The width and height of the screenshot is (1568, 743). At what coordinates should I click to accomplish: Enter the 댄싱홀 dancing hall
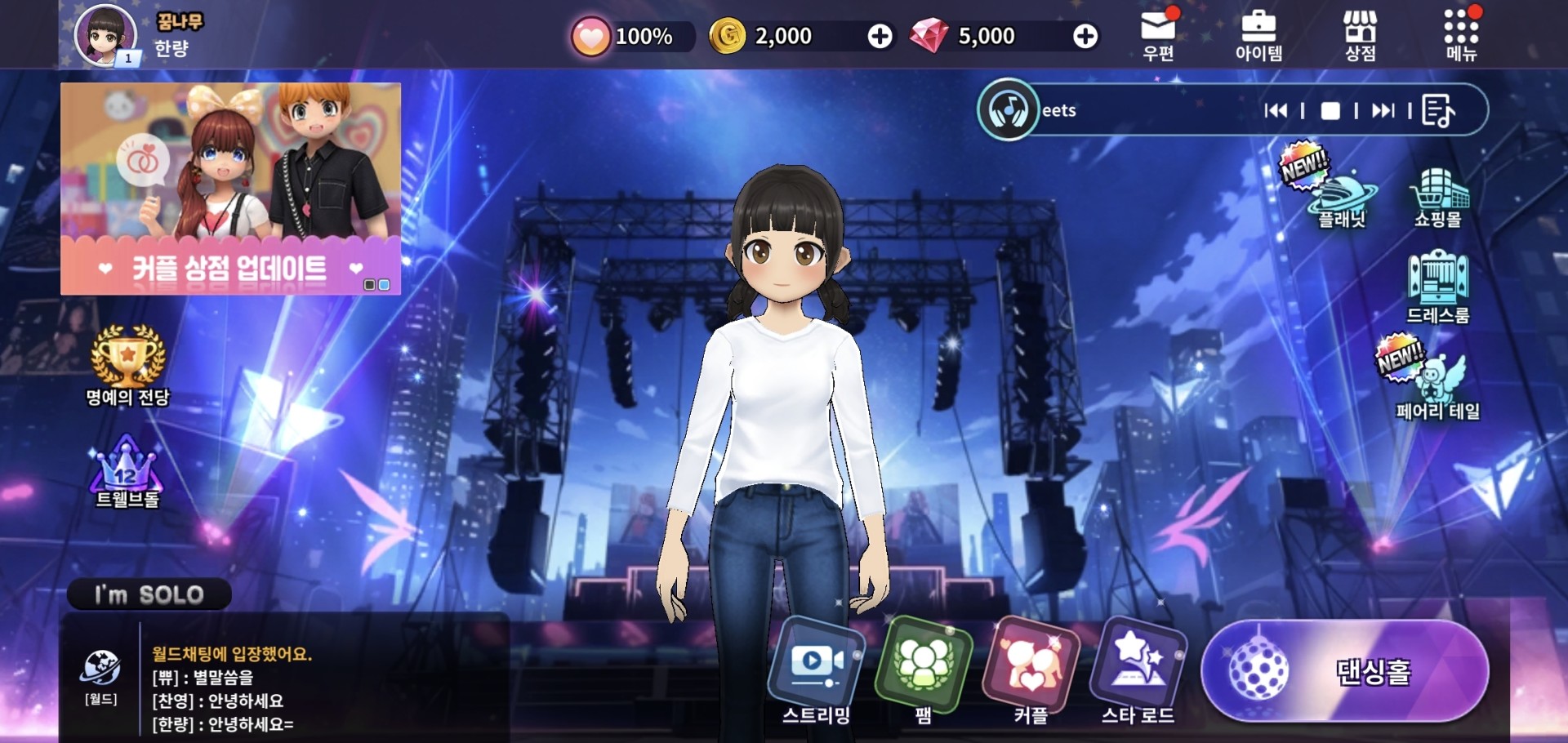tap(1345, 670)
